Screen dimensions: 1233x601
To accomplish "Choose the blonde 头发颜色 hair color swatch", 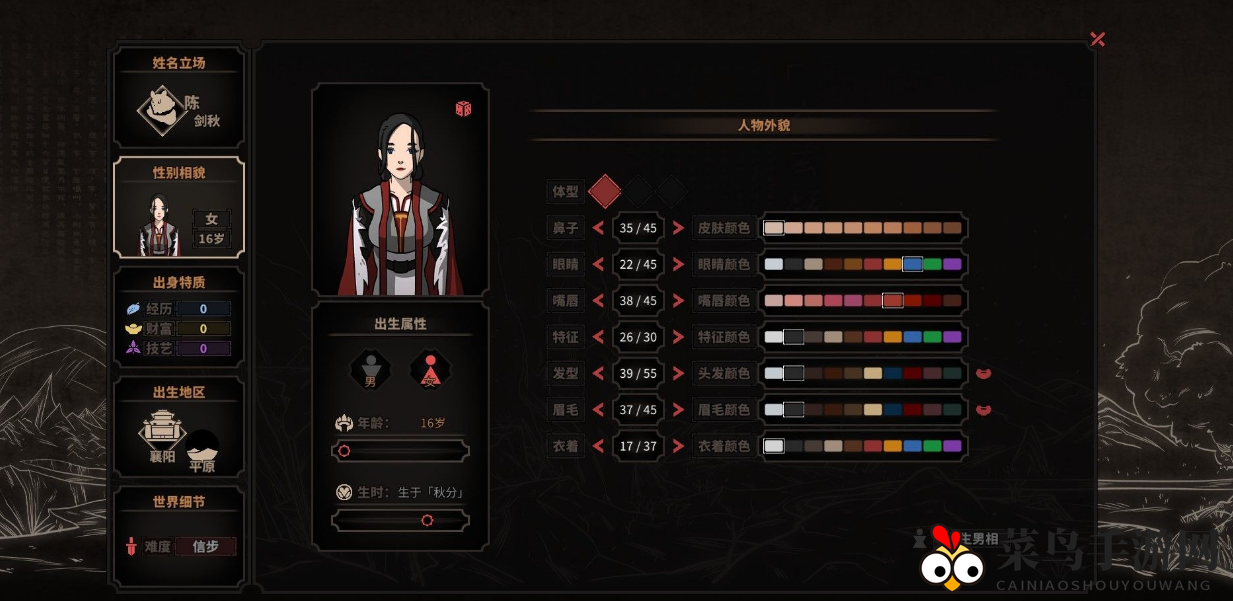I will pos(873,373).
